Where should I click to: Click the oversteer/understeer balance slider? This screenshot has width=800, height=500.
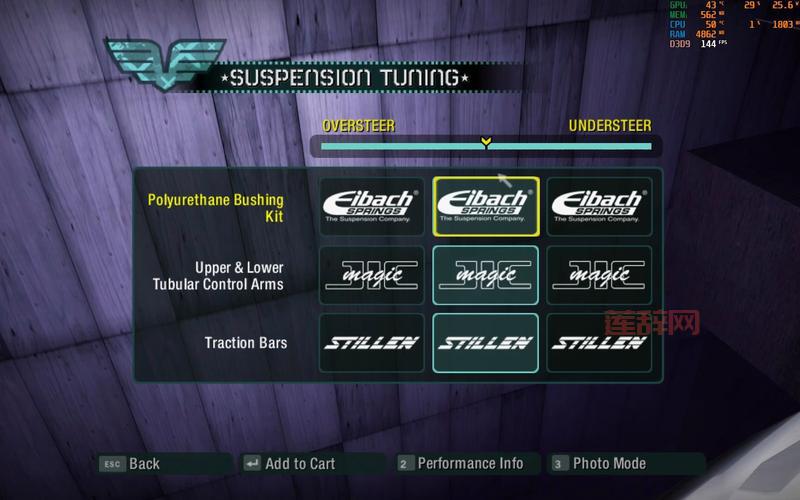[486, 146]
